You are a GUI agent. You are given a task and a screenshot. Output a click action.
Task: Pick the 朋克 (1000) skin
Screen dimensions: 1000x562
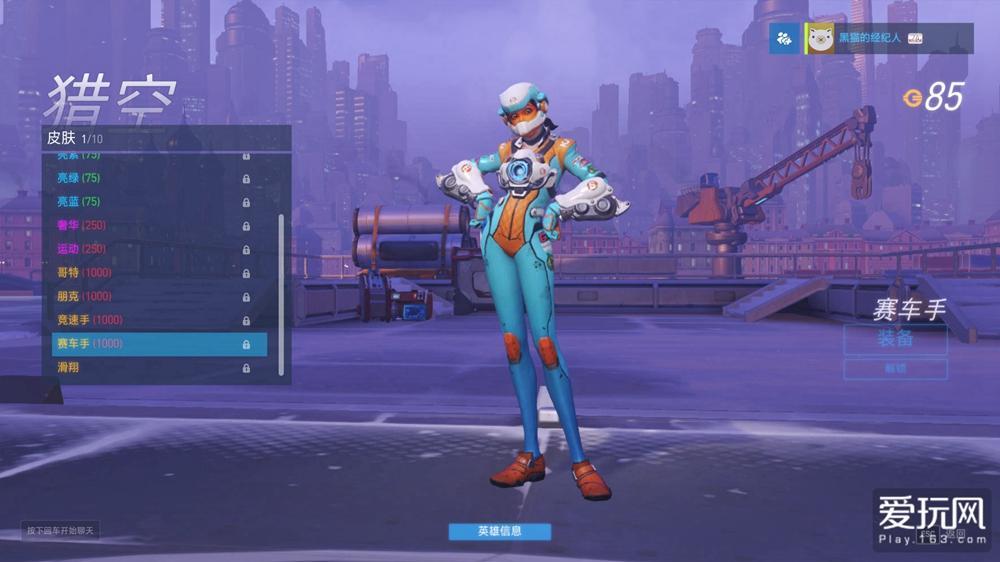tap(150, 297)
